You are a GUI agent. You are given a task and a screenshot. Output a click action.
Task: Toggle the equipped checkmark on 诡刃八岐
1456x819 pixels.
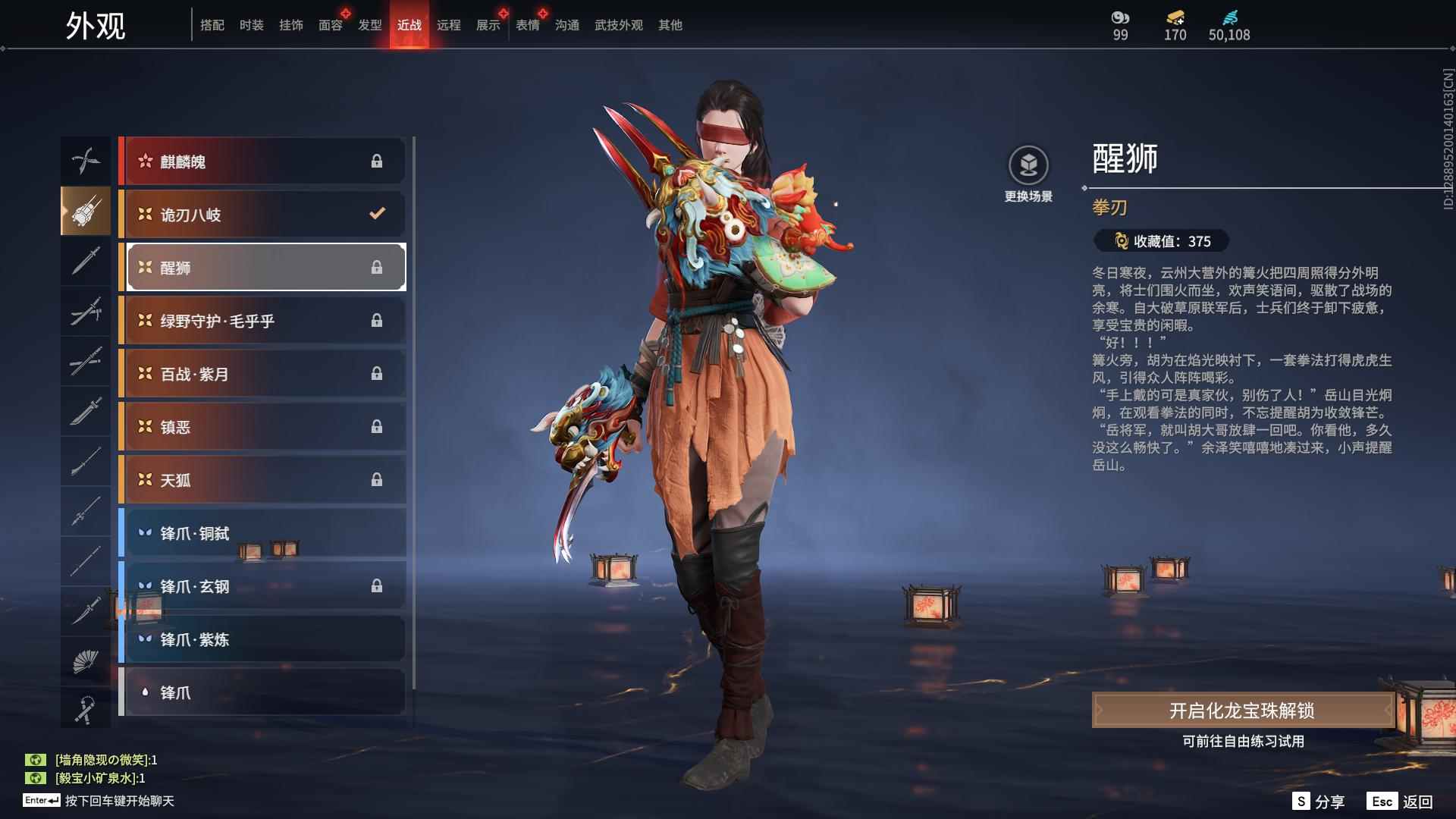point(377,214)
